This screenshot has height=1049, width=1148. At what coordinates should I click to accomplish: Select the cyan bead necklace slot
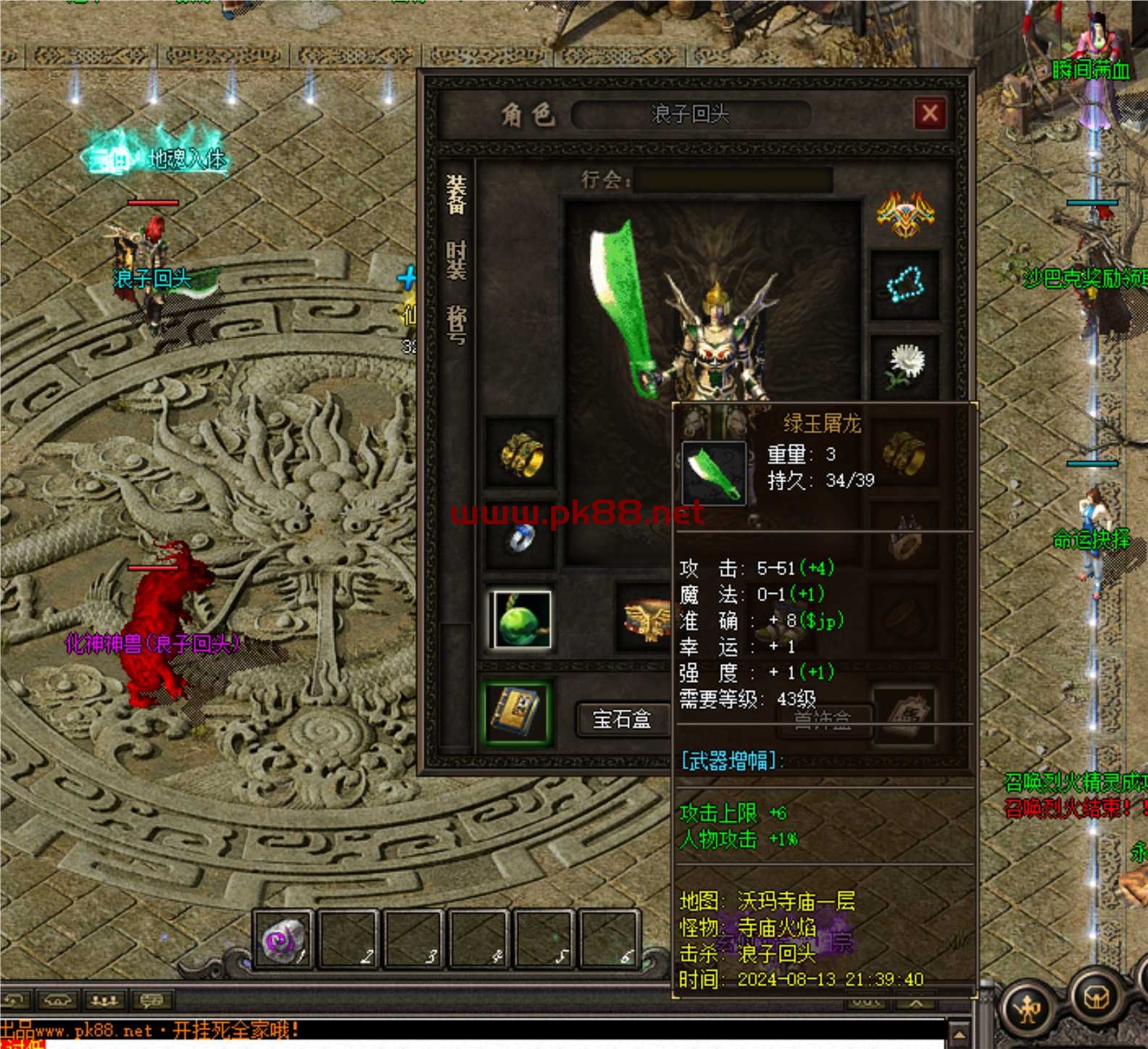(904, 285)
